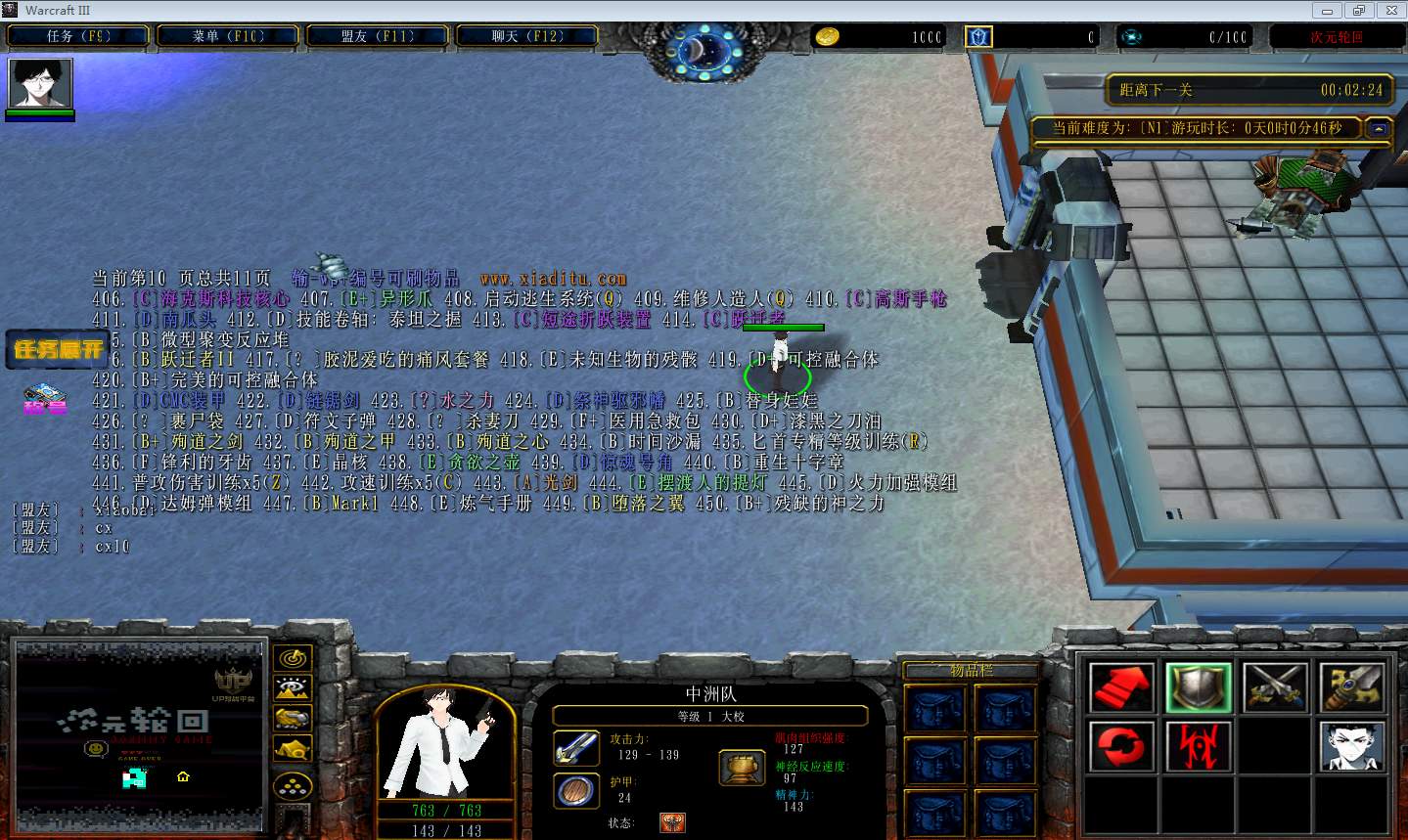This screenshot has height=840, width=1408.
Task: Toggle the glowing defend shield ability
Action: pos(1198,686)
